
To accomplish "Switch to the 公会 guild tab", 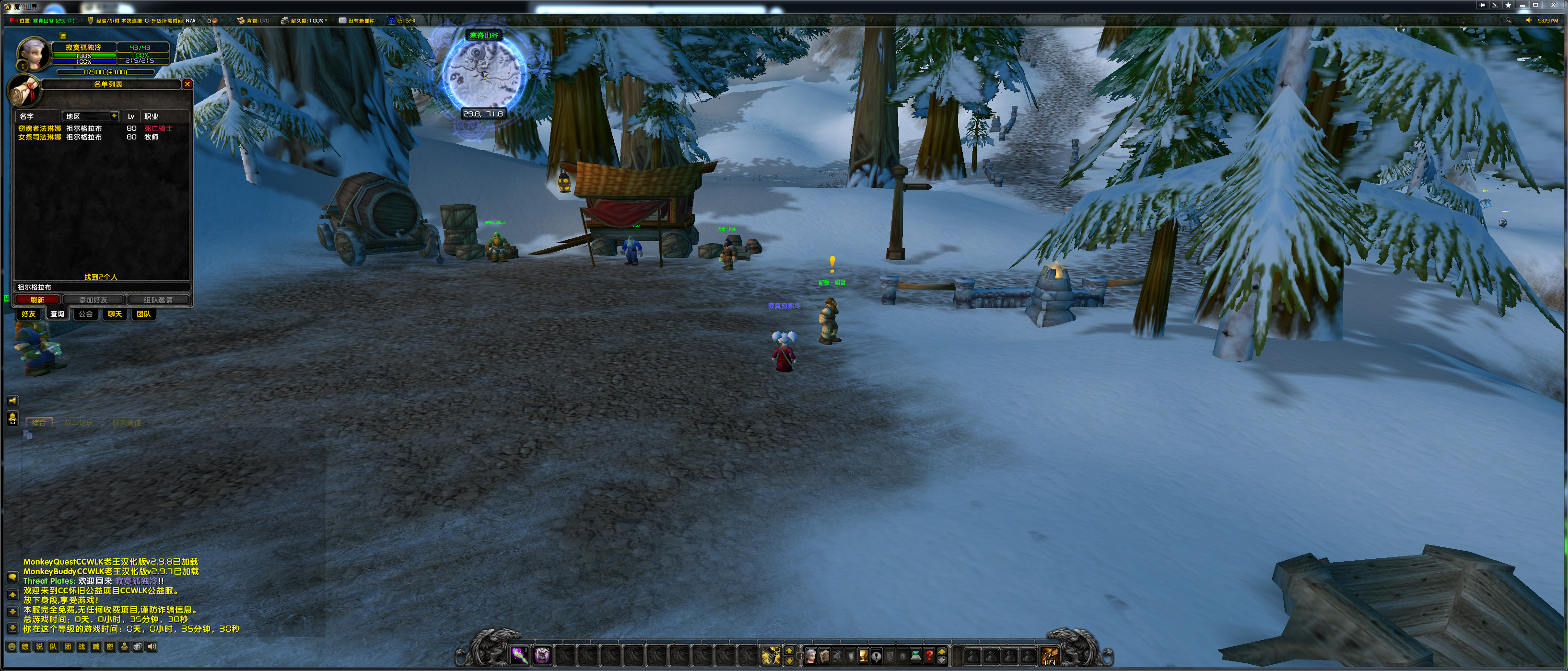I will click(x=86, y=314).
